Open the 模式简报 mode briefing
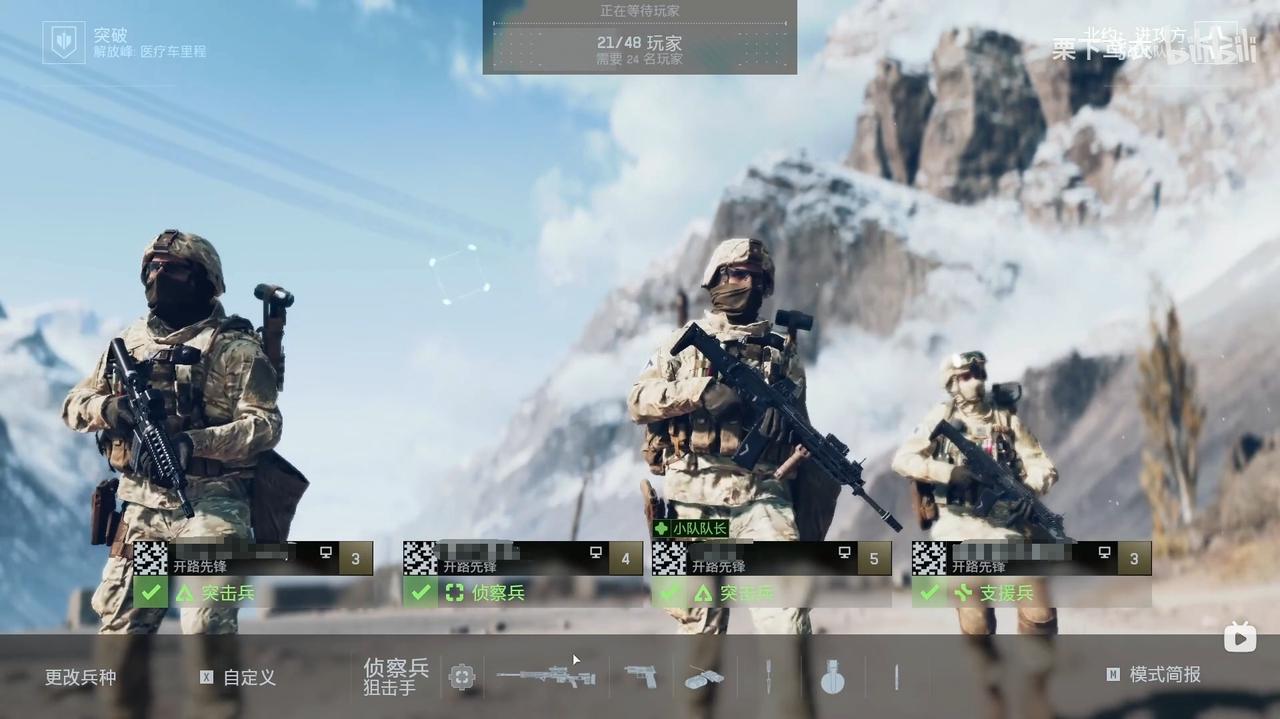This screenshot has height=719, width=1280. pyautogui.click(x=1164, y=675)
